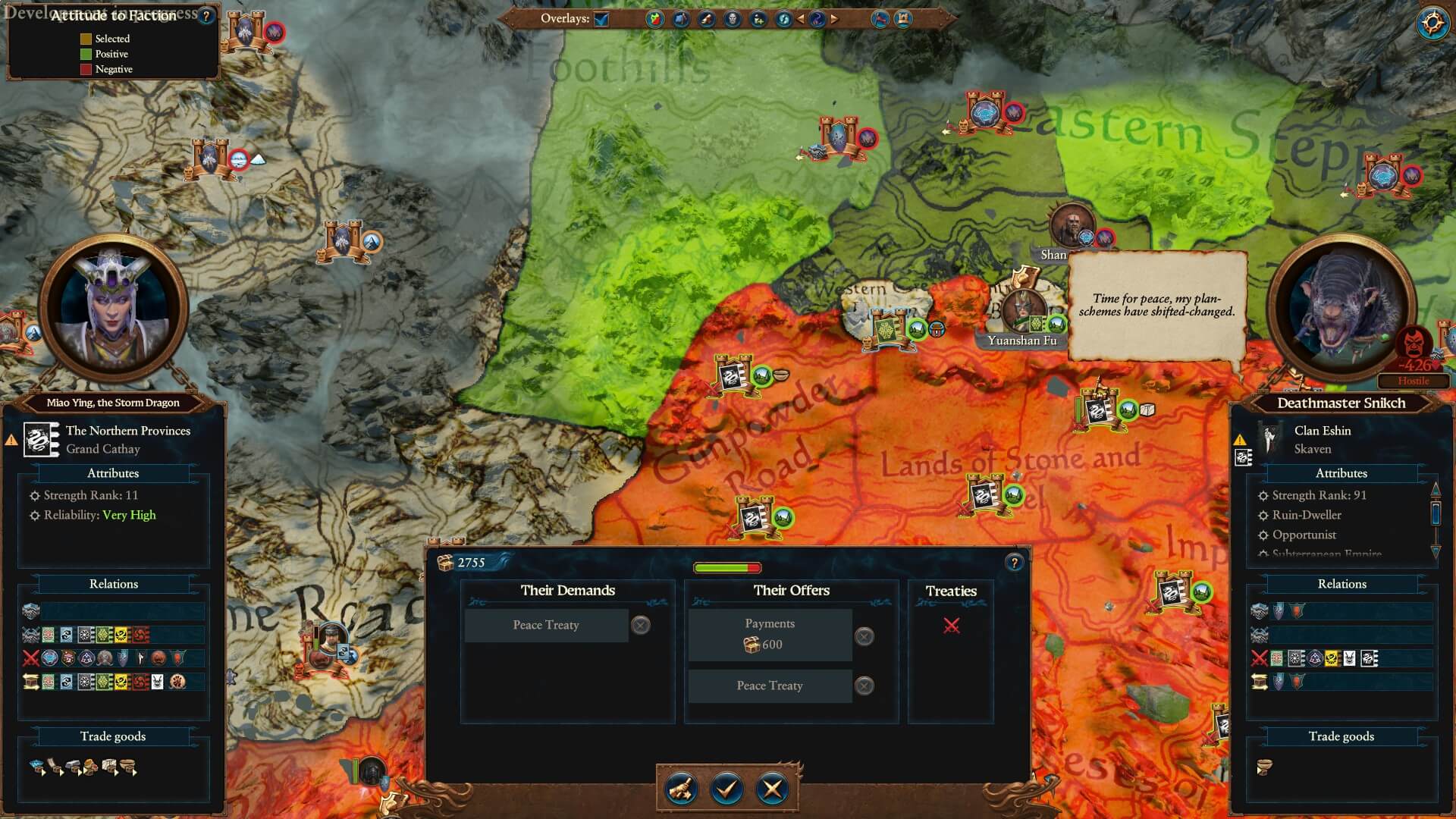Toggle the Overlays checkbox
The image size is (1456, 819).
coord(601,19)
